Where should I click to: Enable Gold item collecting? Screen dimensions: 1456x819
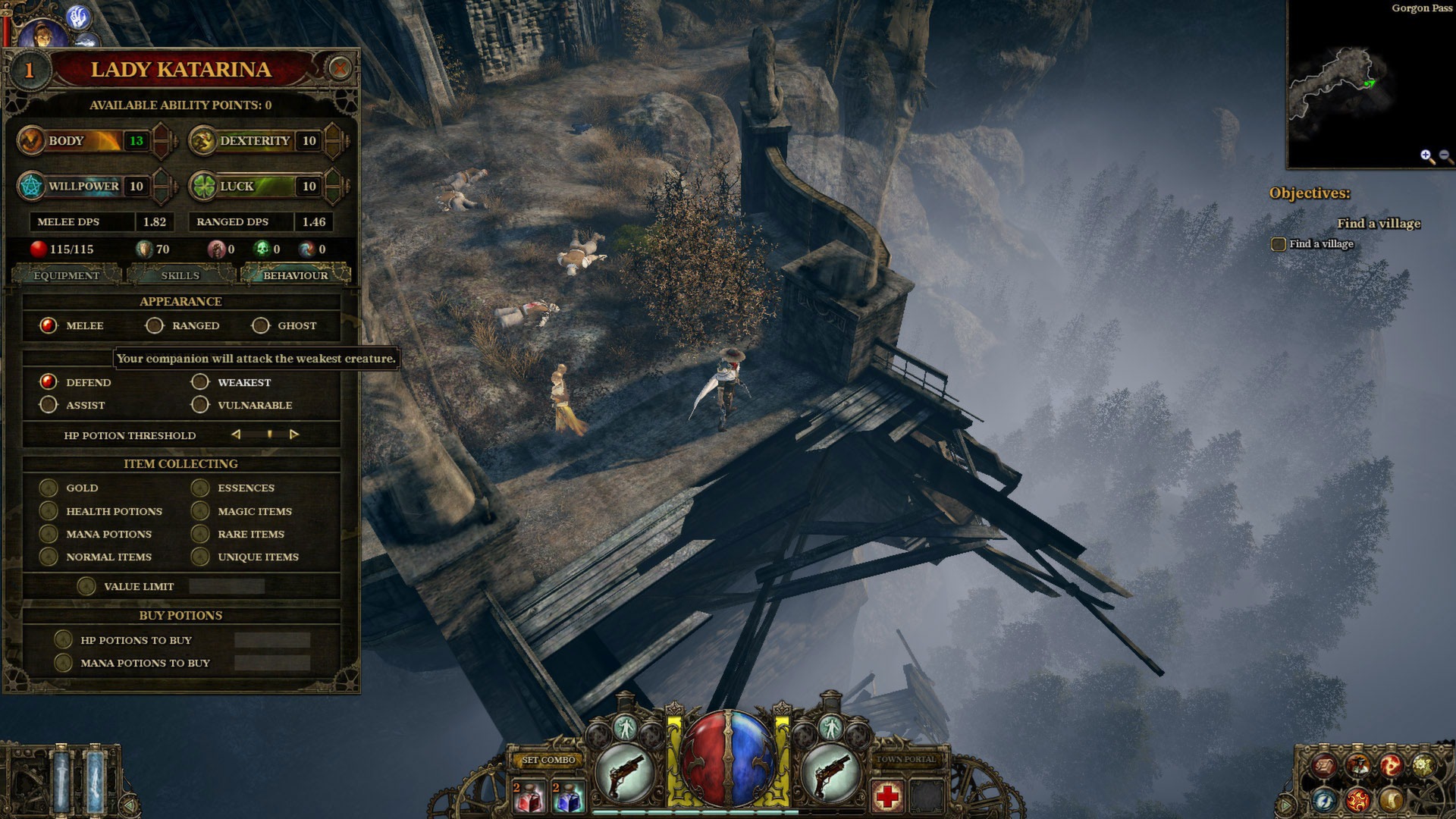[49, 488]
